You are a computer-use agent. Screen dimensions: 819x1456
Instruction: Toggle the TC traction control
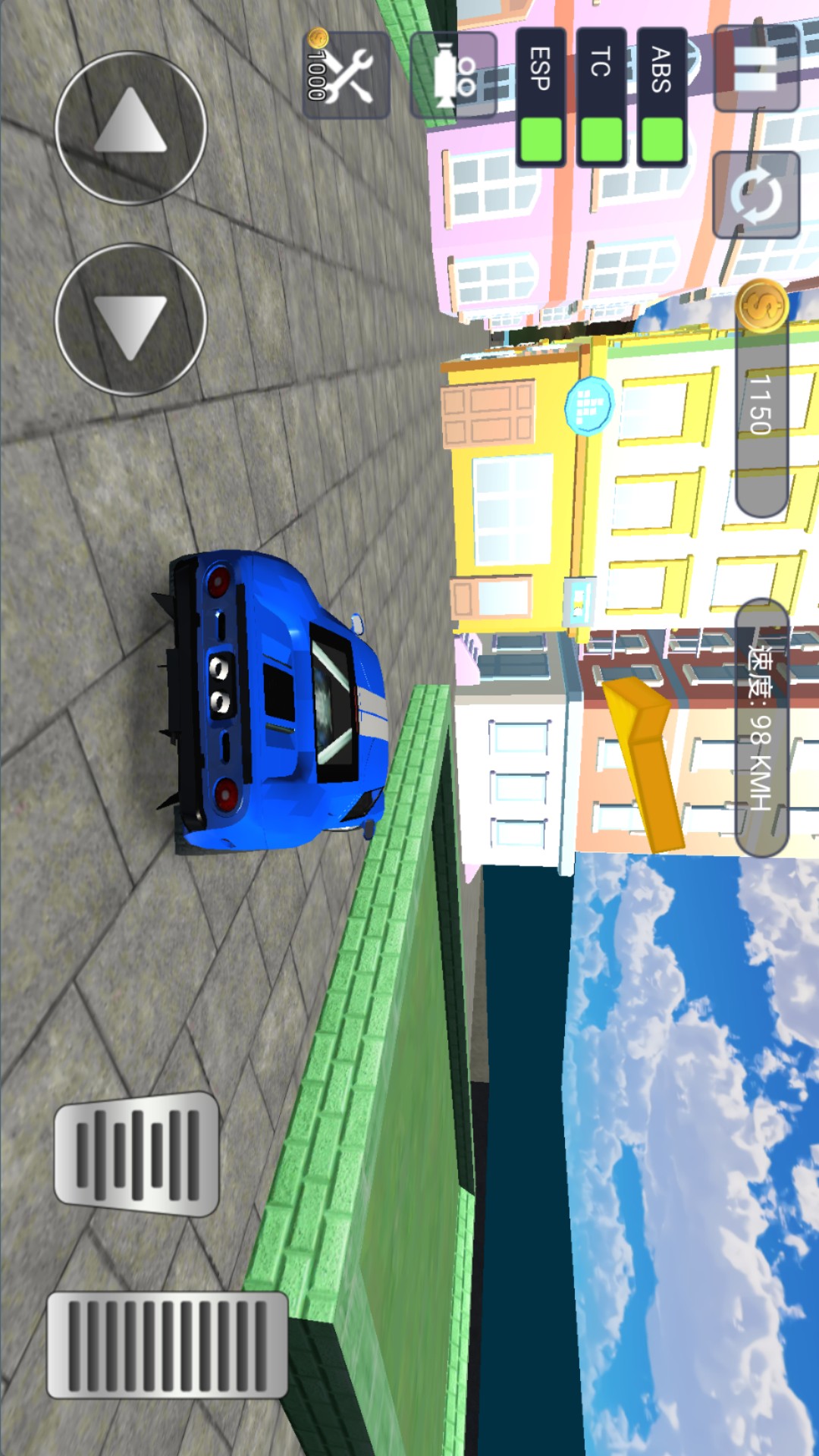601,97
